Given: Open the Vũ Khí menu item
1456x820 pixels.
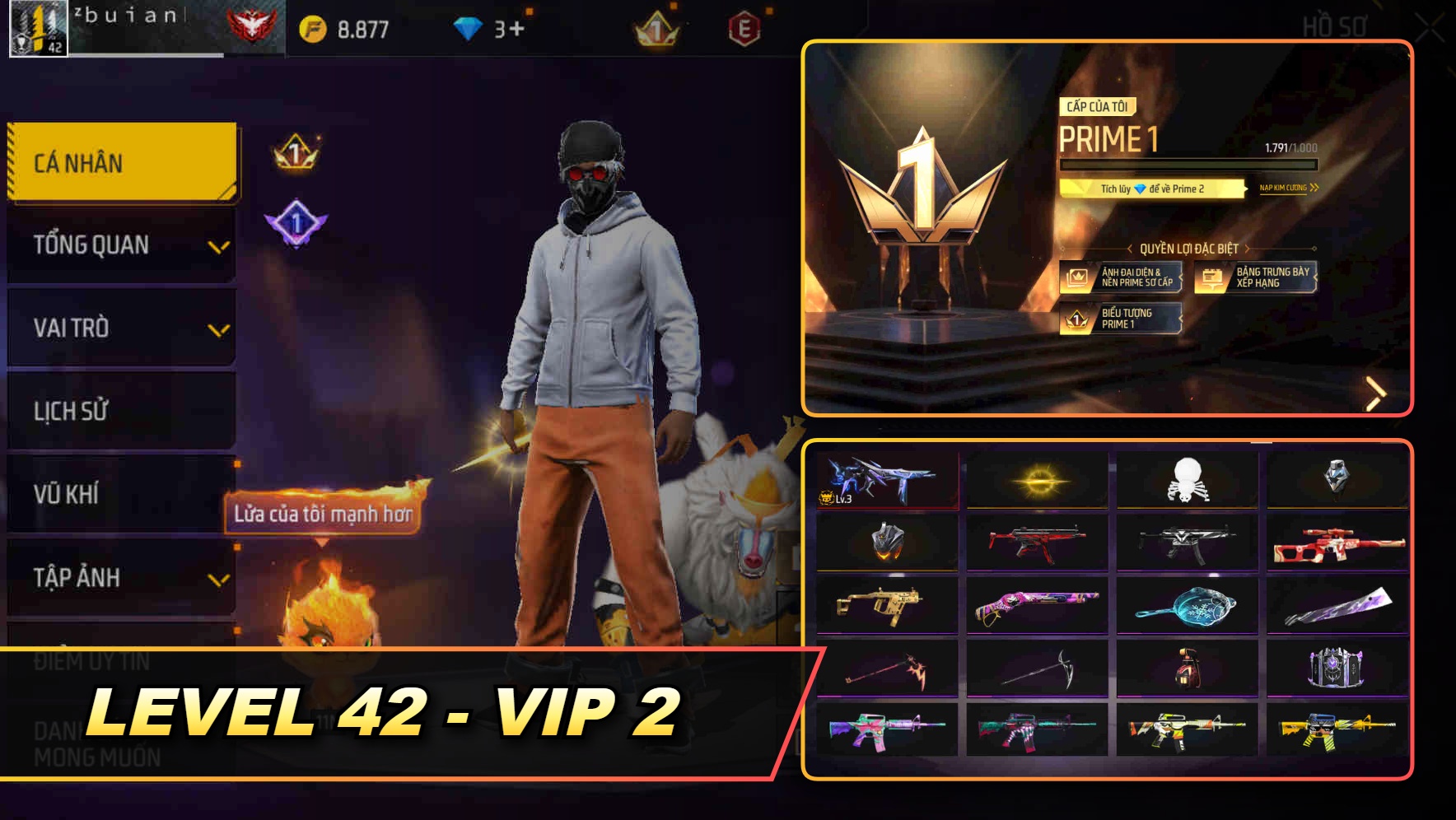Looking at the screenshot, I should tap(120, 494).
